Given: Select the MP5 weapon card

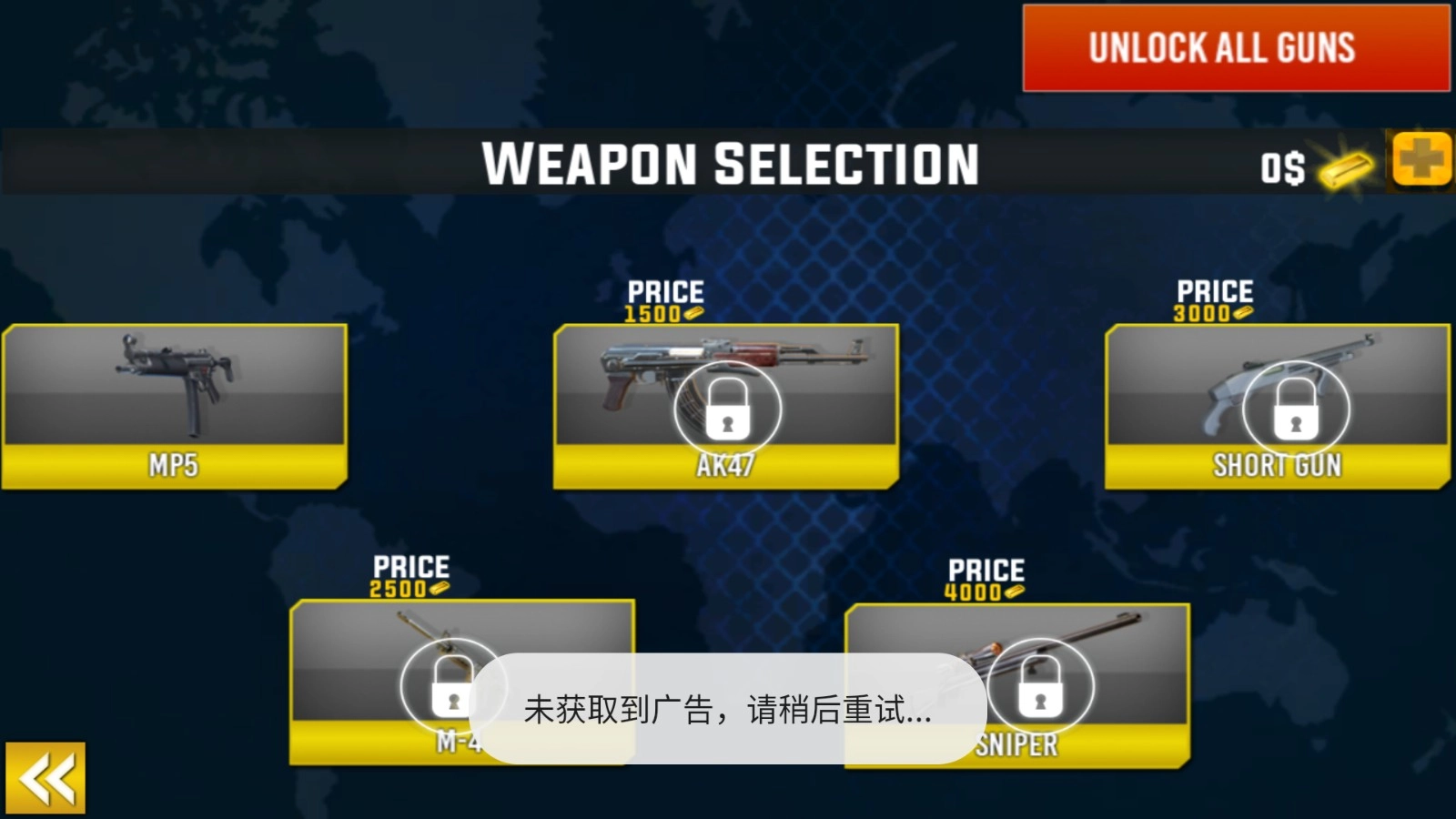Looking at the screenshot, I should 175,400.
